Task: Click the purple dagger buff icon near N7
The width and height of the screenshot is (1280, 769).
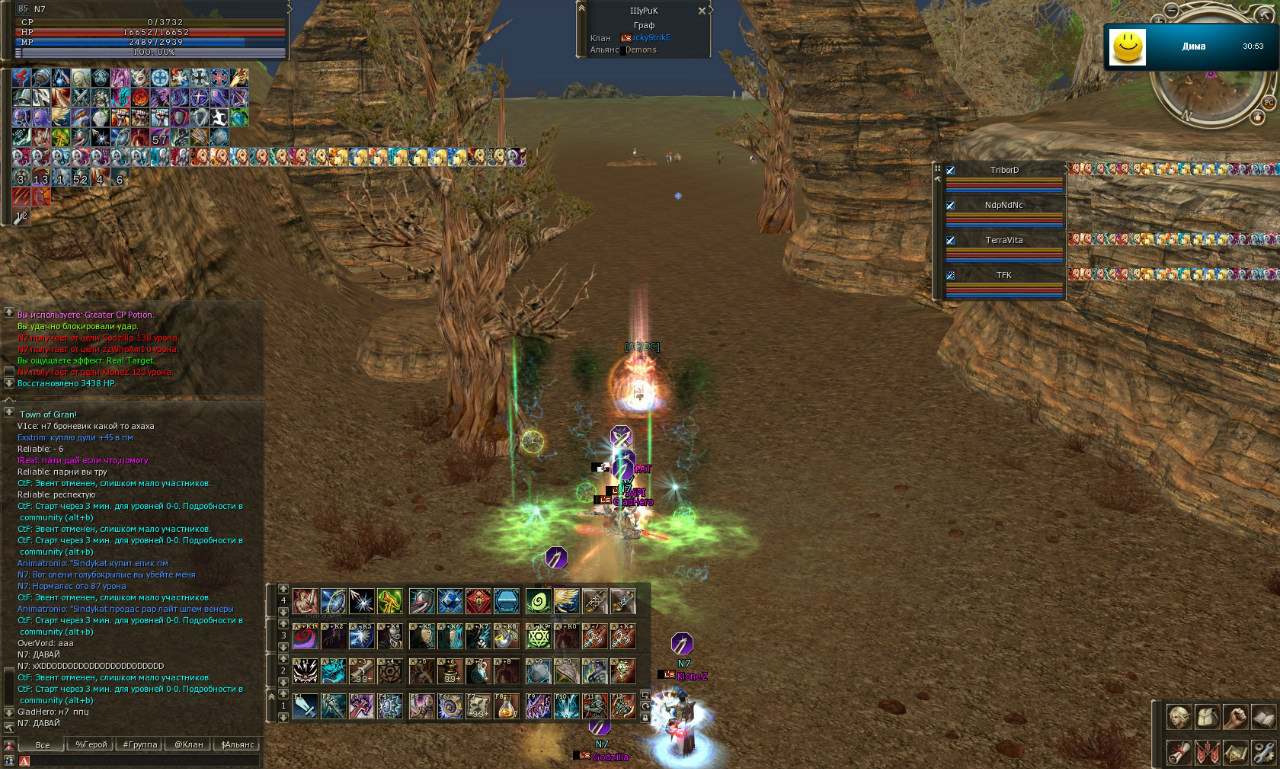Action: pos(683,641)
